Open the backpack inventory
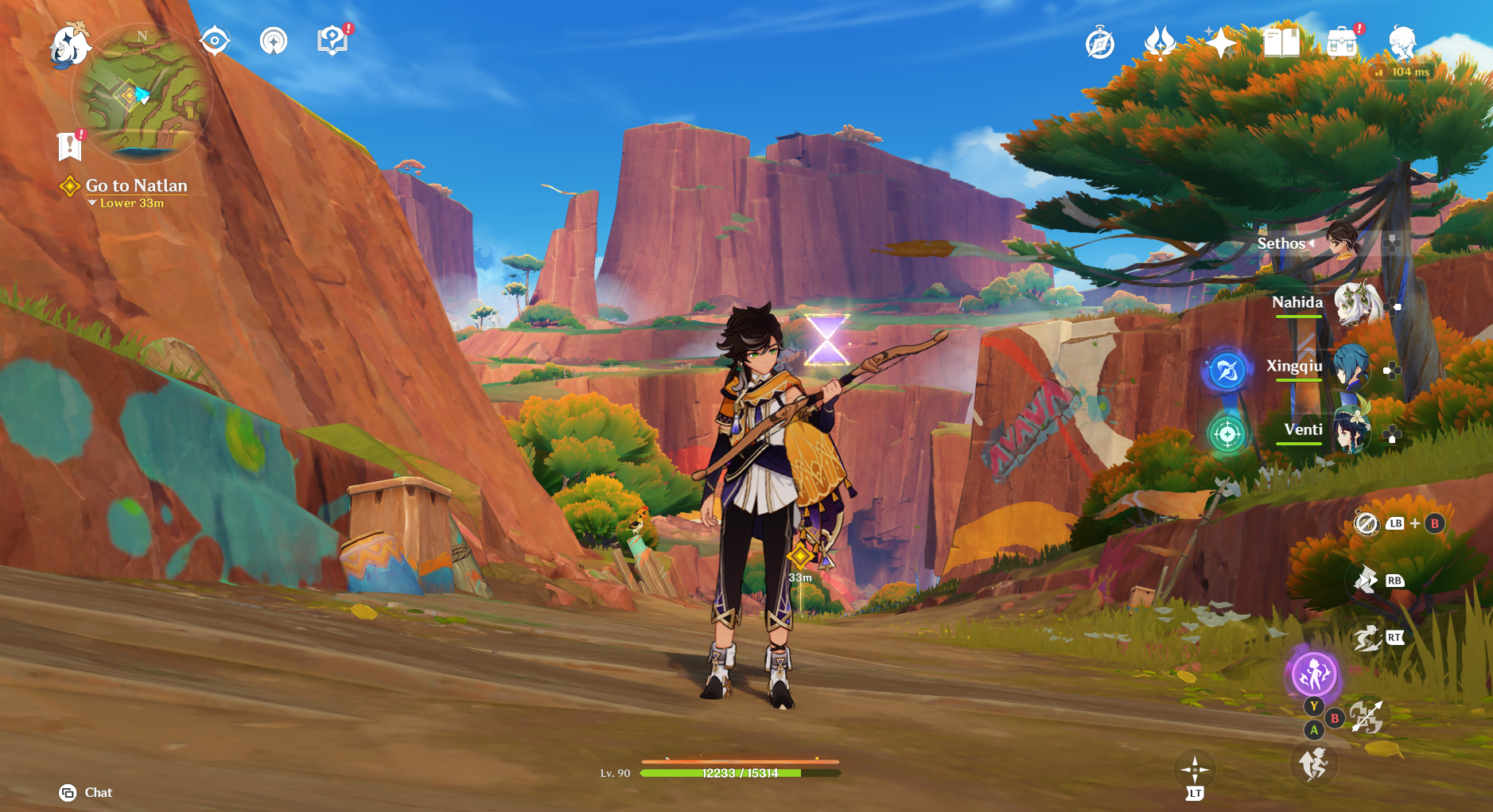 tap(1341, 43)
